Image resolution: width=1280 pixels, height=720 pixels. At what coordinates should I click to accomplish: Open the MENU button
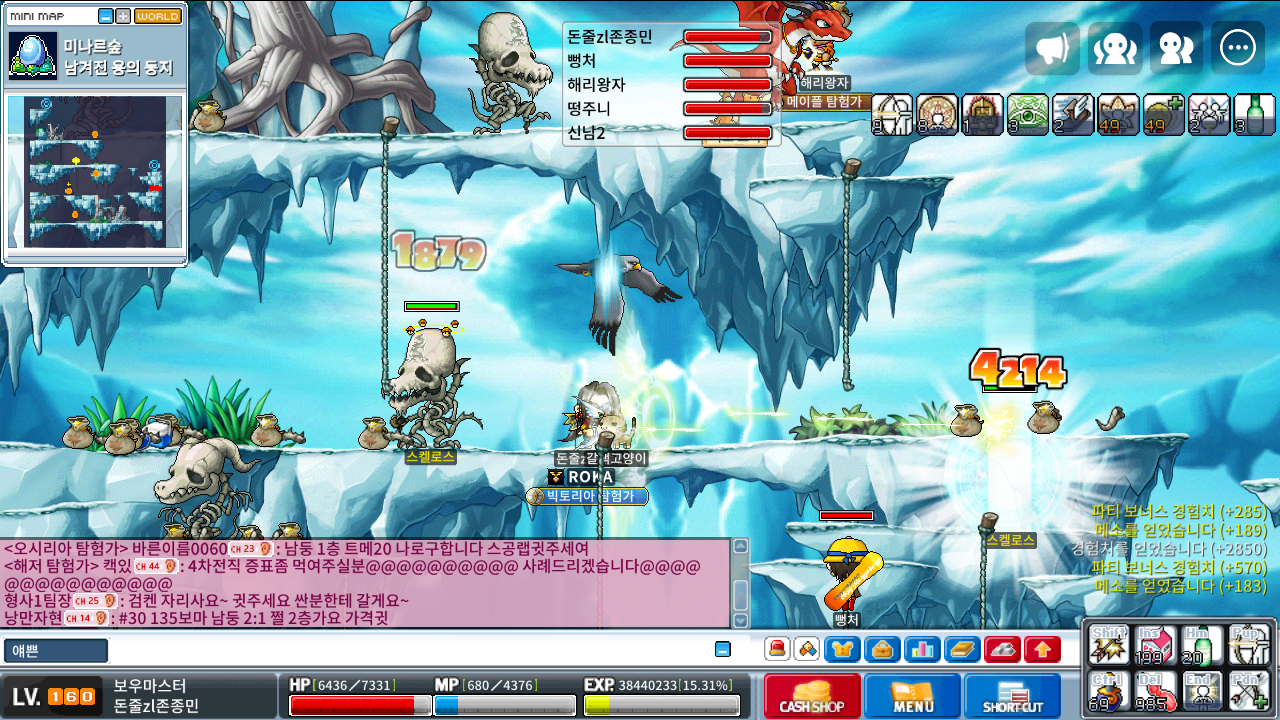tap(912, 695)
